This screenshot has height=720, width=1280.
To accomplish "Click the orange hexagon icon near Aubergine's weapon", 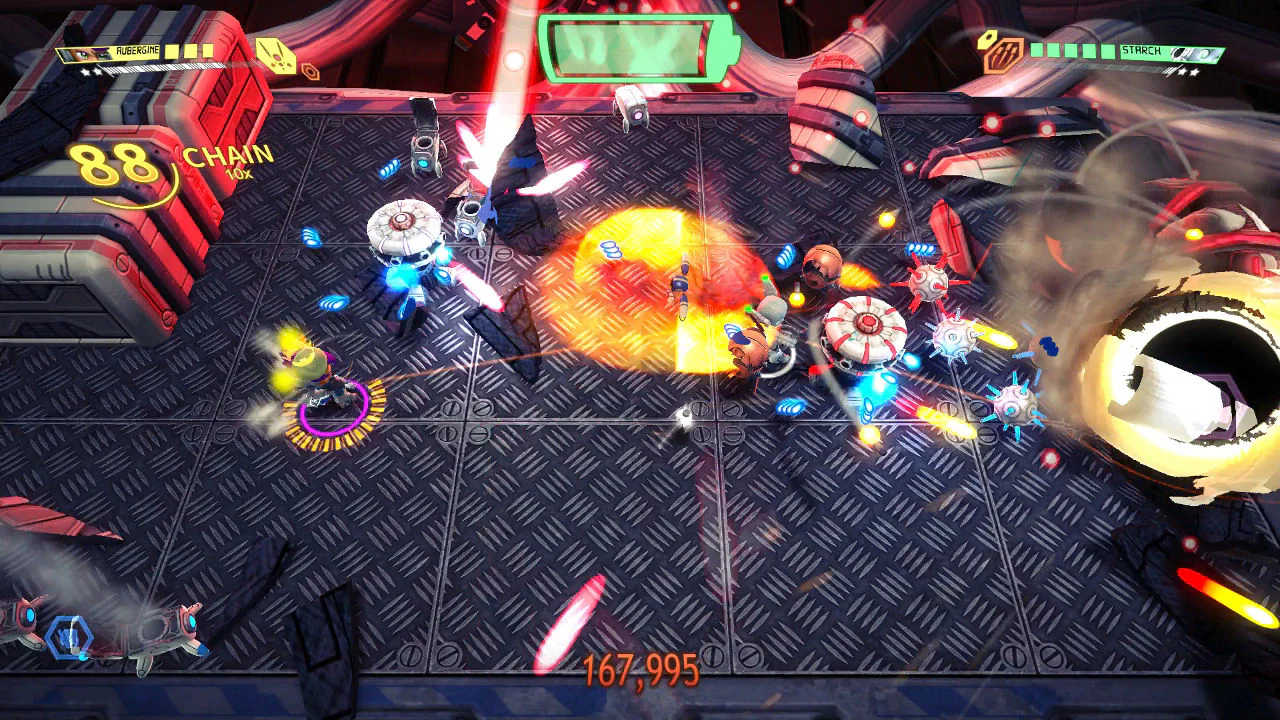I will click(309, 70).
